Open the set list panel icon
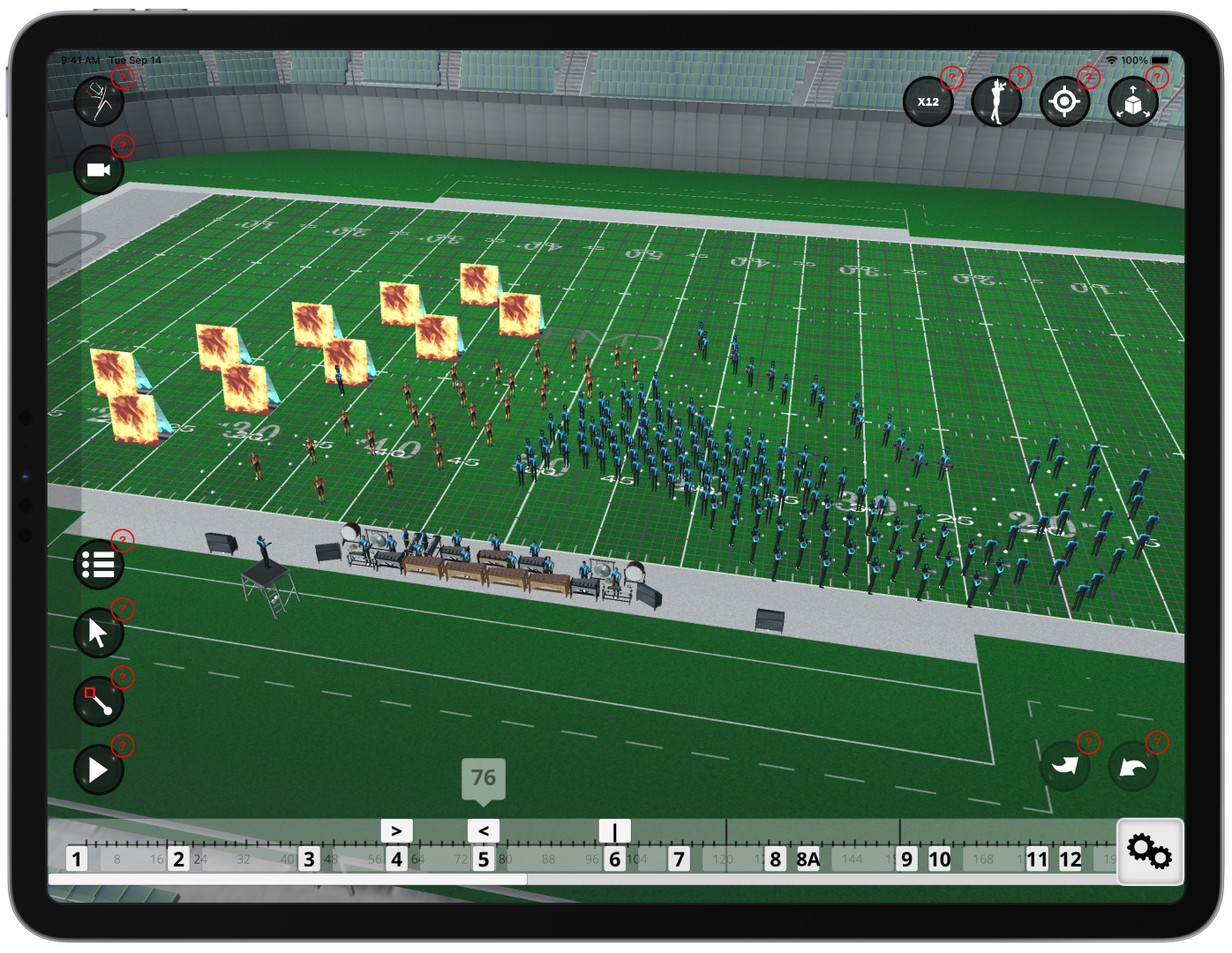 point(98,564)
